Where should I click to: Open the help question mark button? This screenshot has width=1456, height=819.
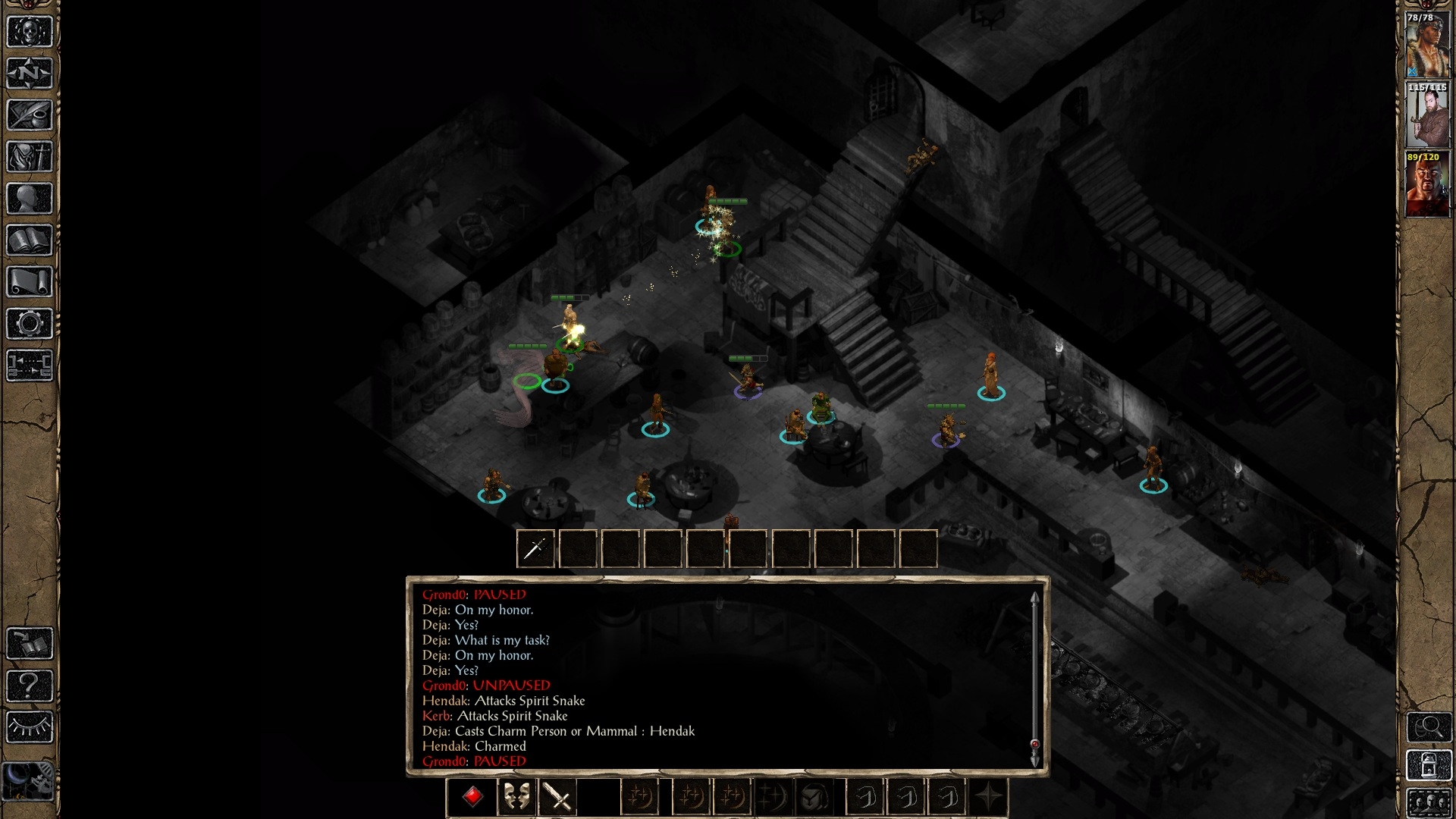coord(30,686)
